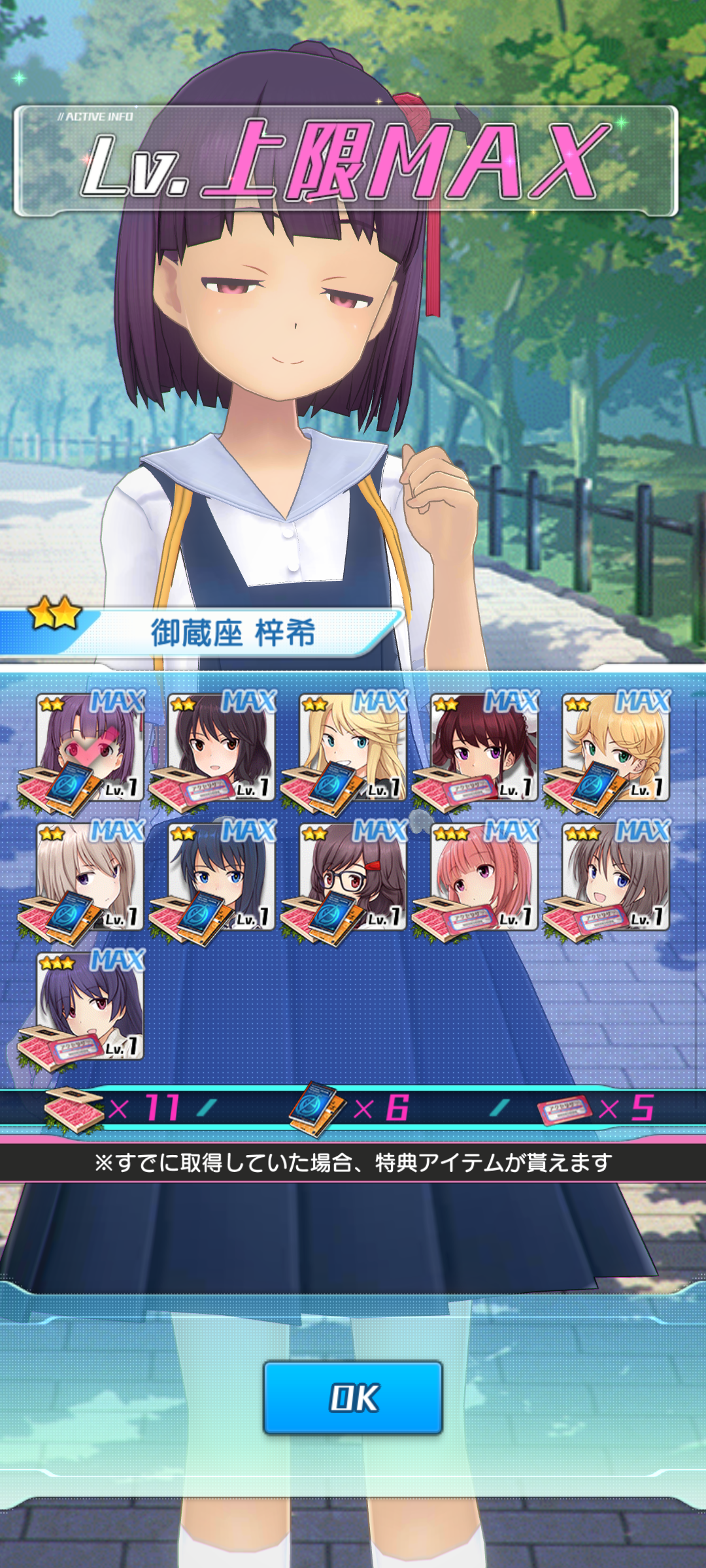Pick the girl wearing glasses
This screenshot has height=1568, width=706.
point(353,876)
